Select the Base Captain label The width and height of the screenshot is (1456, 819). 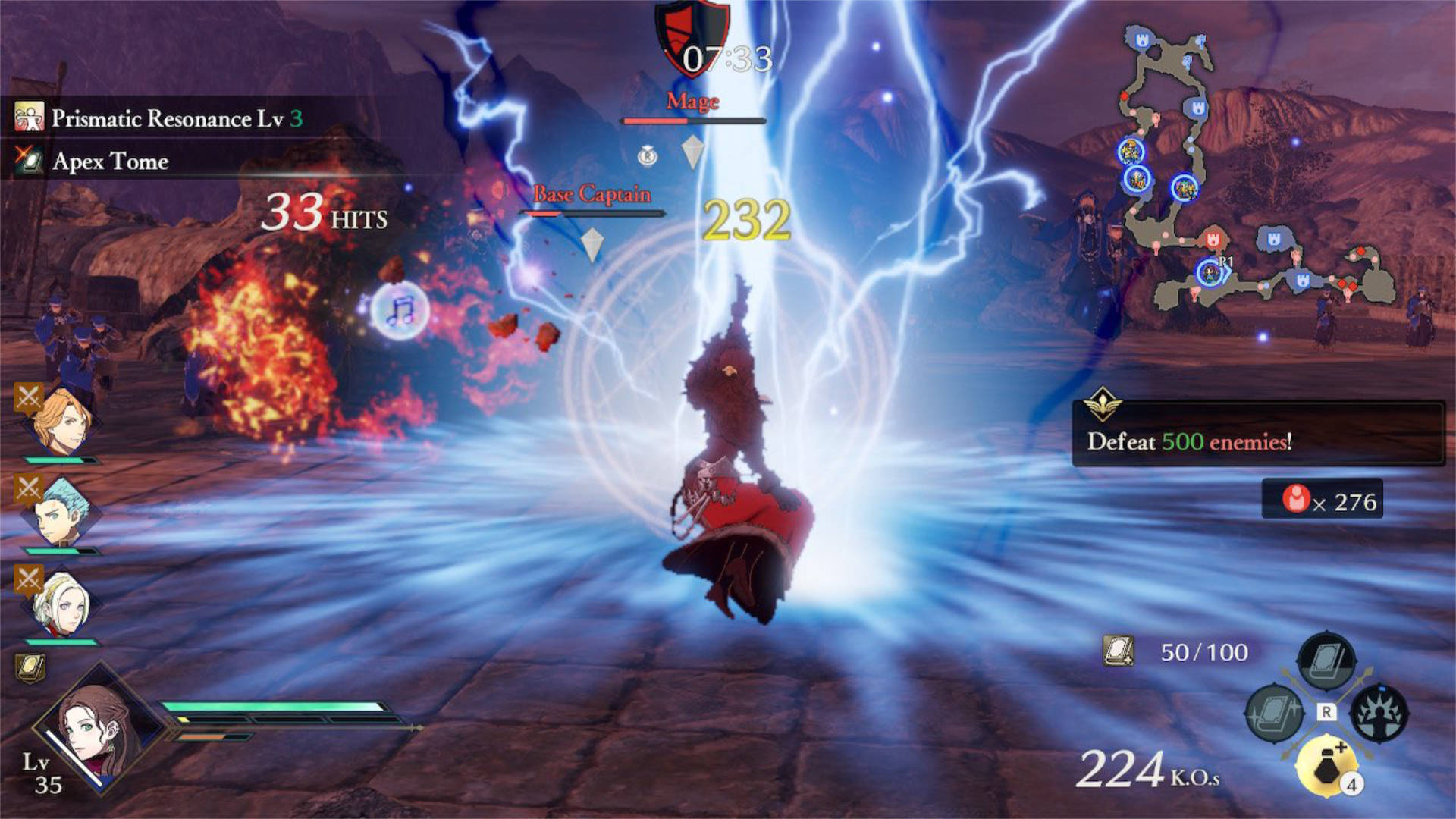591,193
